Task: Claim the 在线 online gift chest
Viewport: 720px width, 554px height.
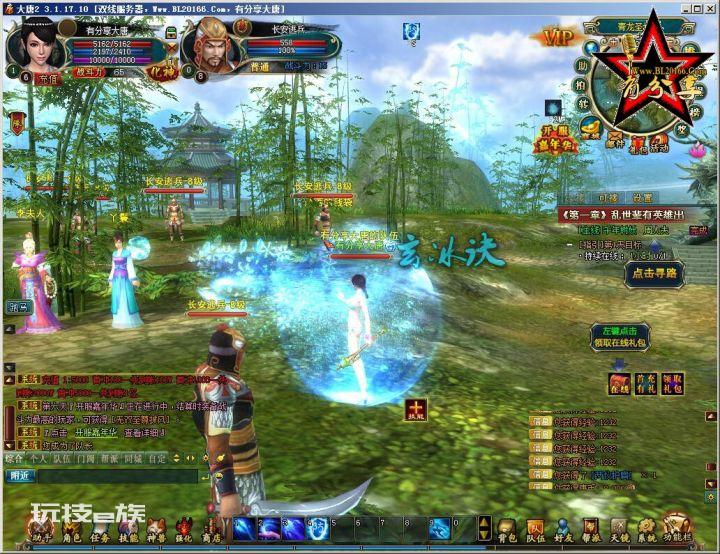Action: point(620,383)
